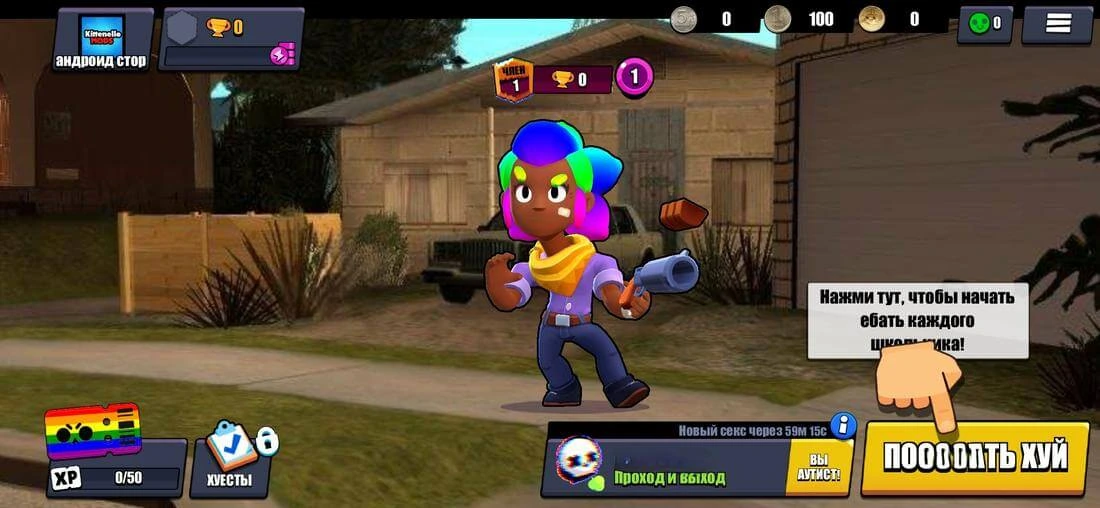Select the pink power level circle
The width and height of the screenshot is (1100, 508).
click(634, 77)
